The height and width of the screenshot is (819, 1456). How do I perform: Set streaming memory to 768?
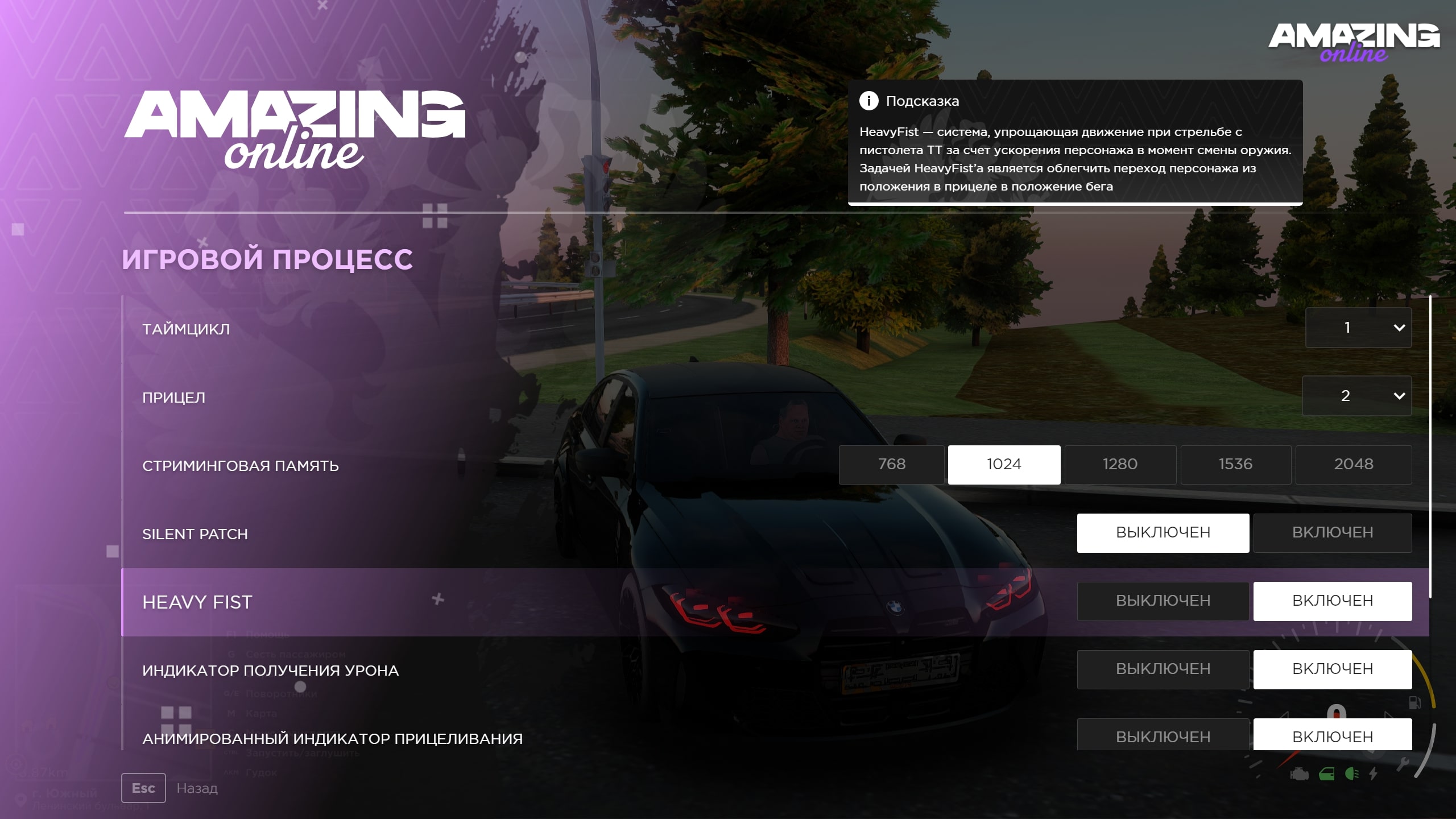[891, 465]
